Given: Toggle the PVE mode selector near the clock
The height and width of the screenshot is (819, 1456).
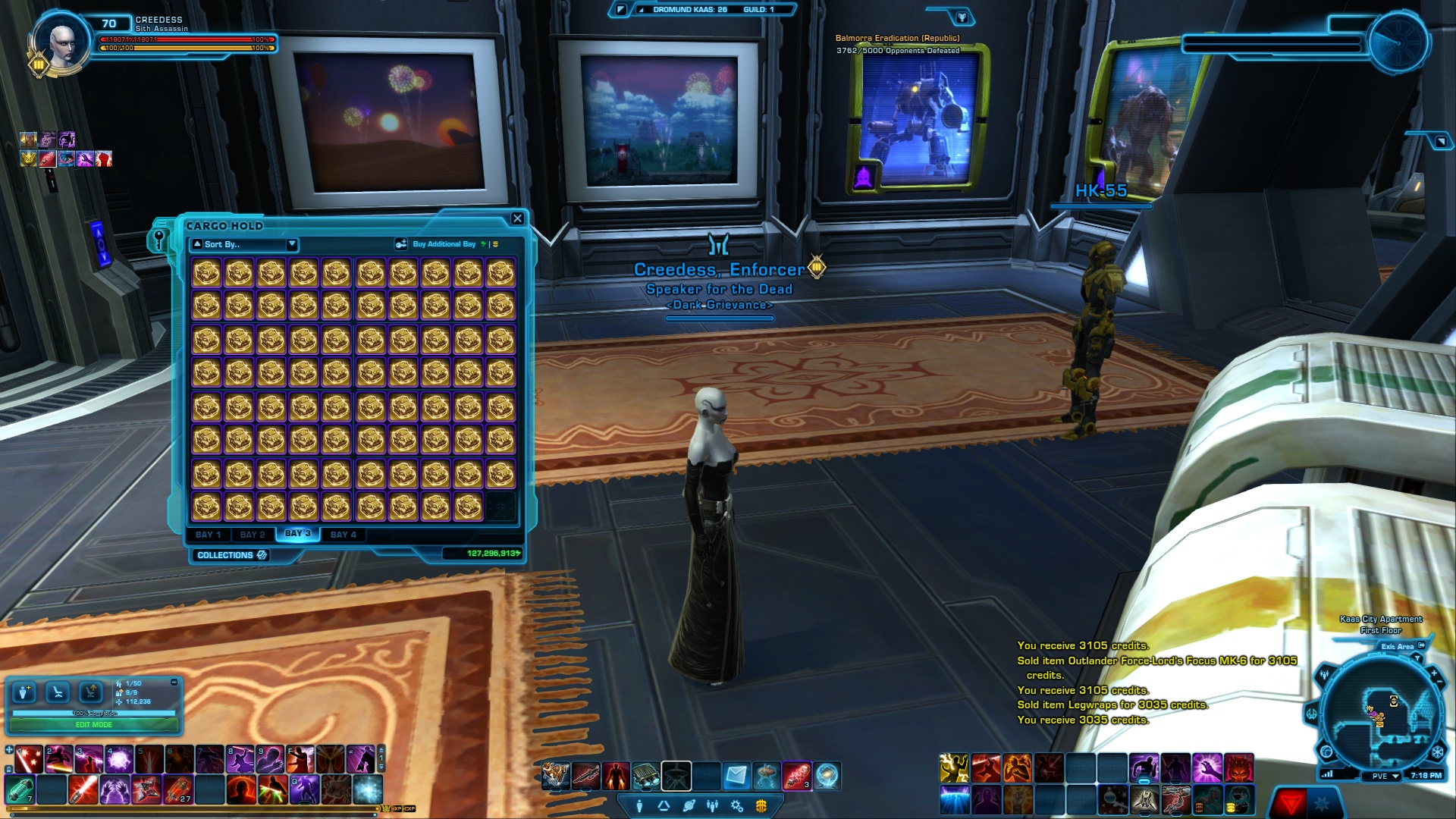Looking at the screenshot, I should click(x=1379, y=776).
